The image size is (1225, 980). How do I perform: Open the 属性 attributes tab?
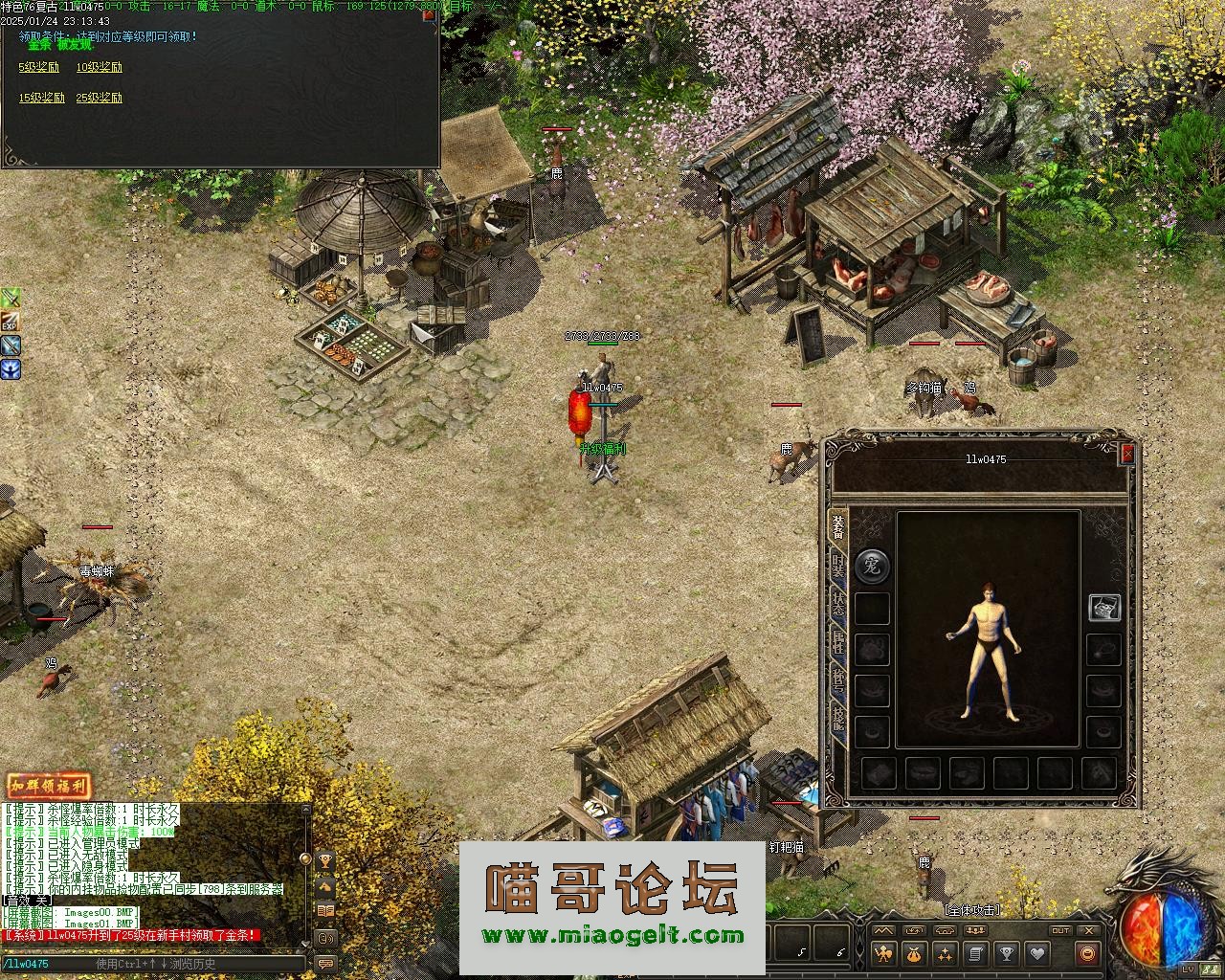838,641
